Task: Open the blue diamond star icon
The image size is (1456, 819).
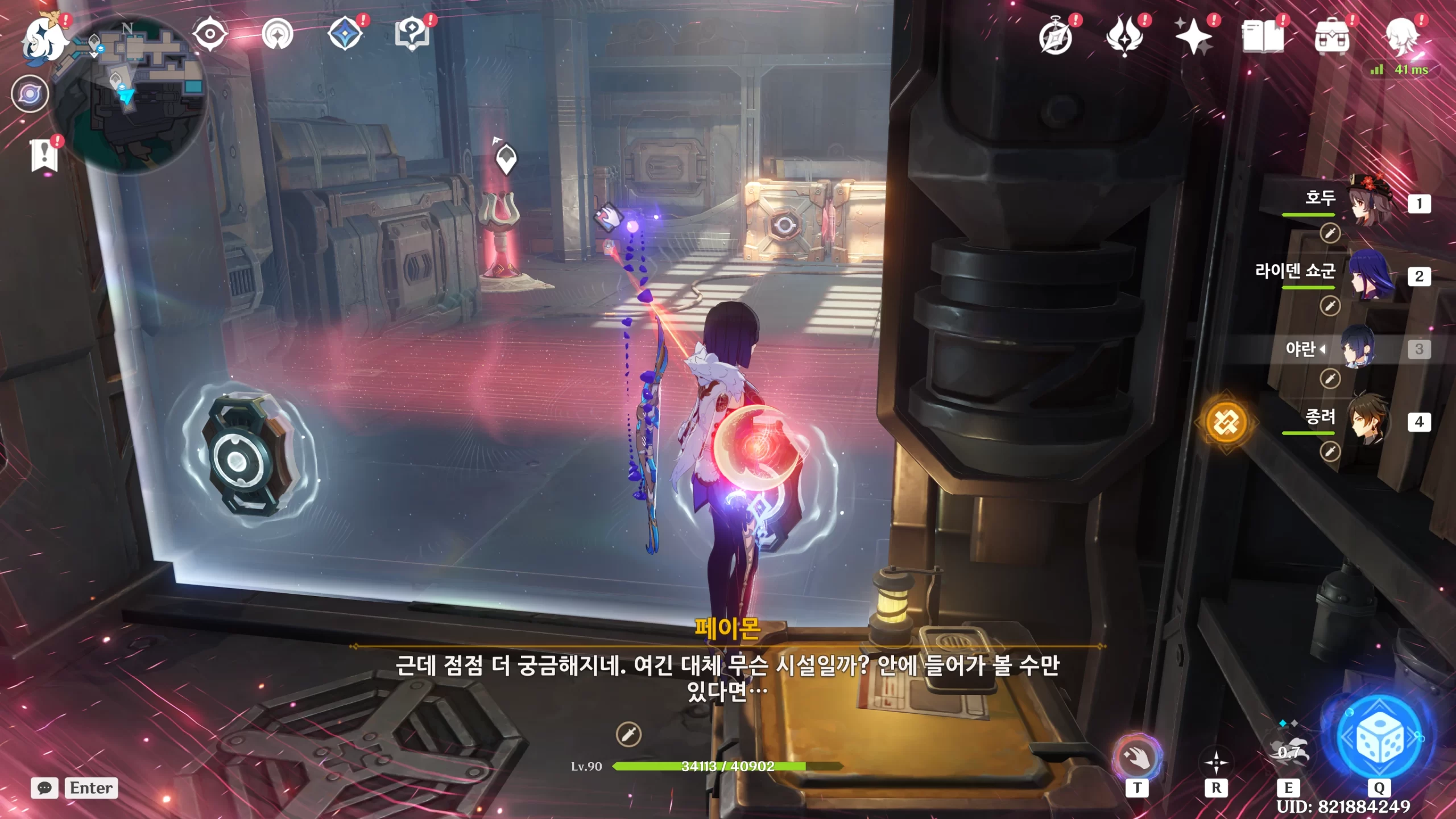Action: point(345,34)
